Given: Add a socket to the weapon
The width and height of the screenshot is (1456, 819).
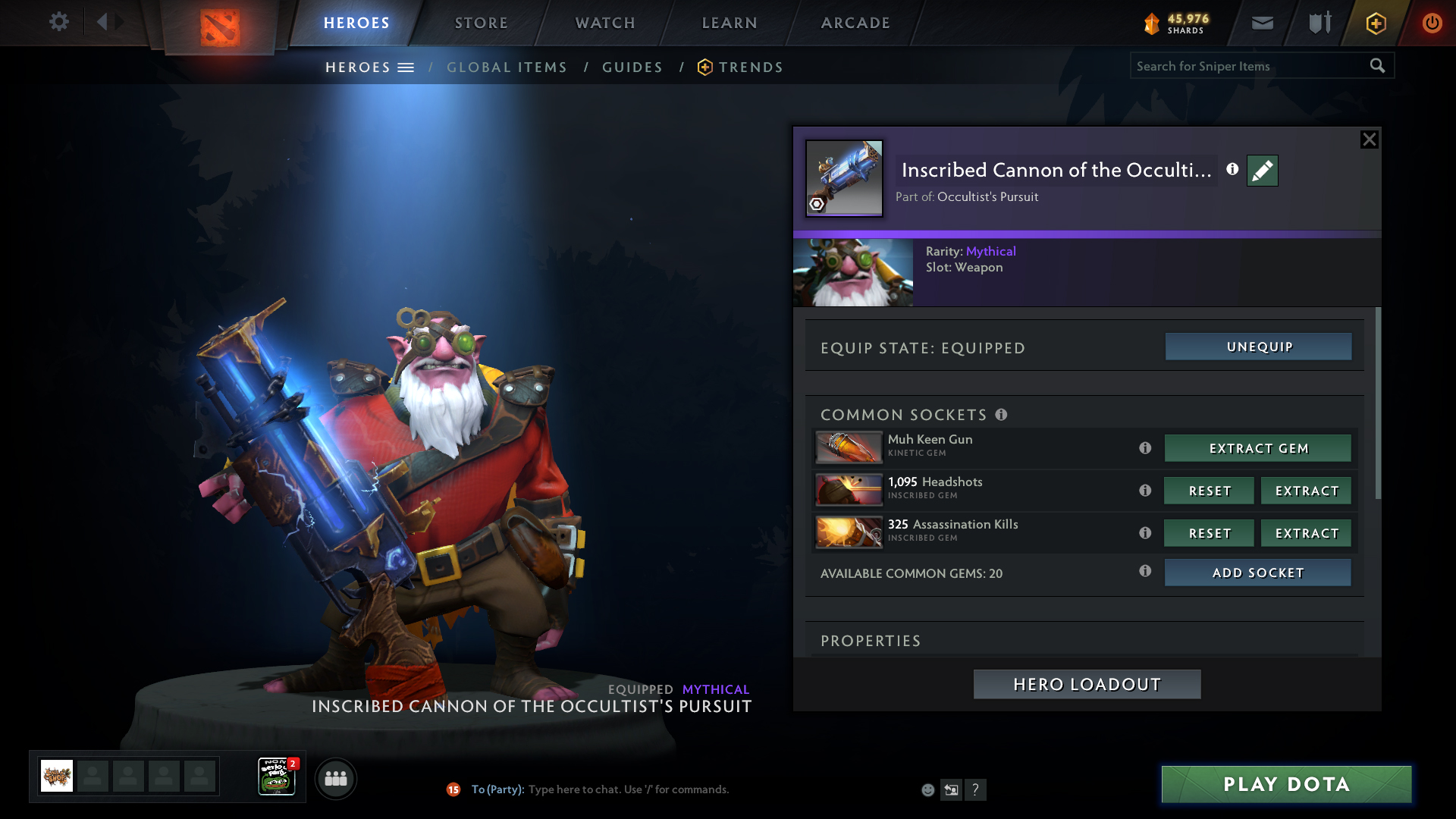Looking at the screenshot, I should point(1257,573).
